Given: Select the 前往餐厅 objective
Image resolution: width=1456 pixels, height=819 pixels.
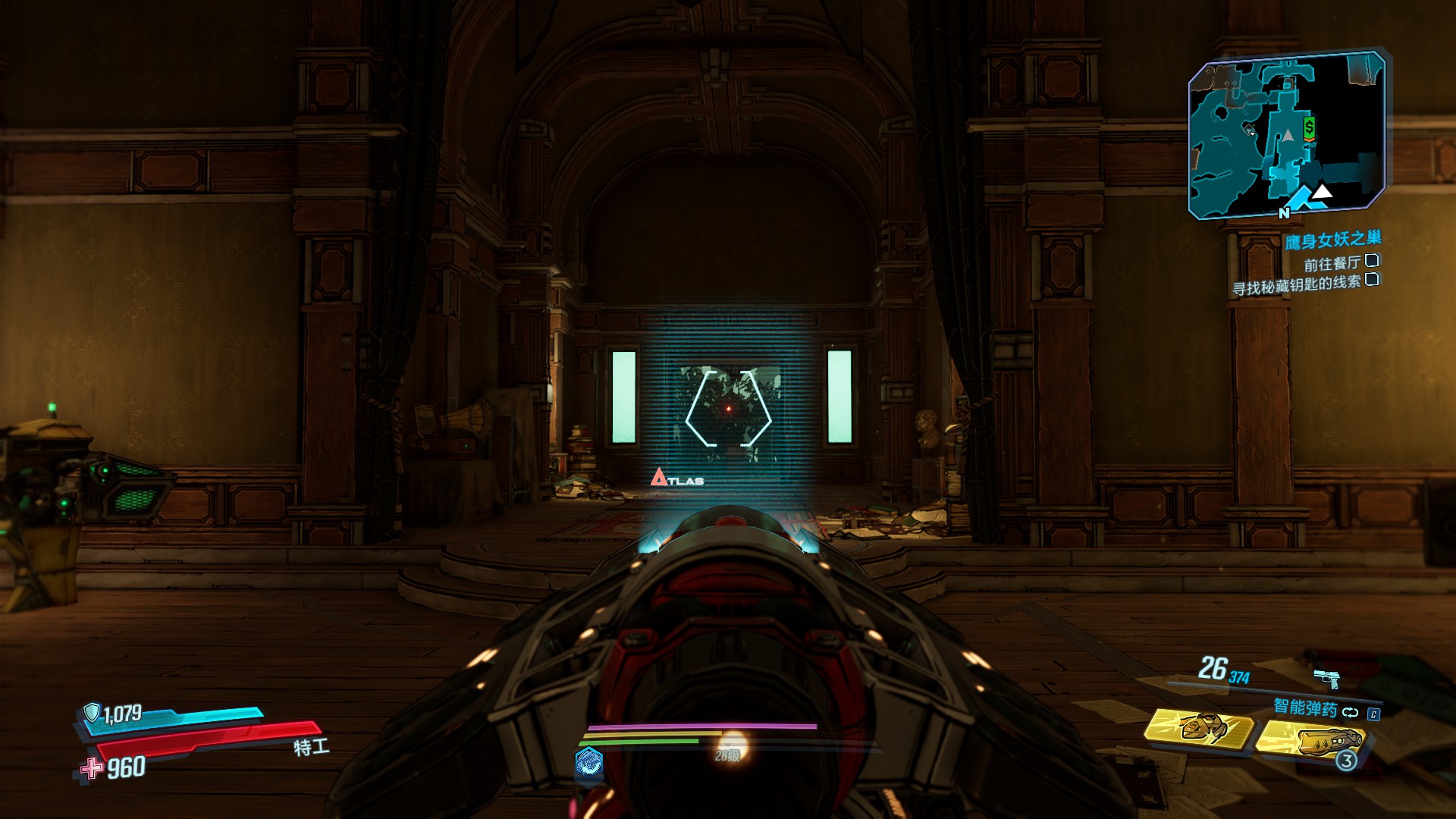Looking at the screenshot, I should 1332,263.
